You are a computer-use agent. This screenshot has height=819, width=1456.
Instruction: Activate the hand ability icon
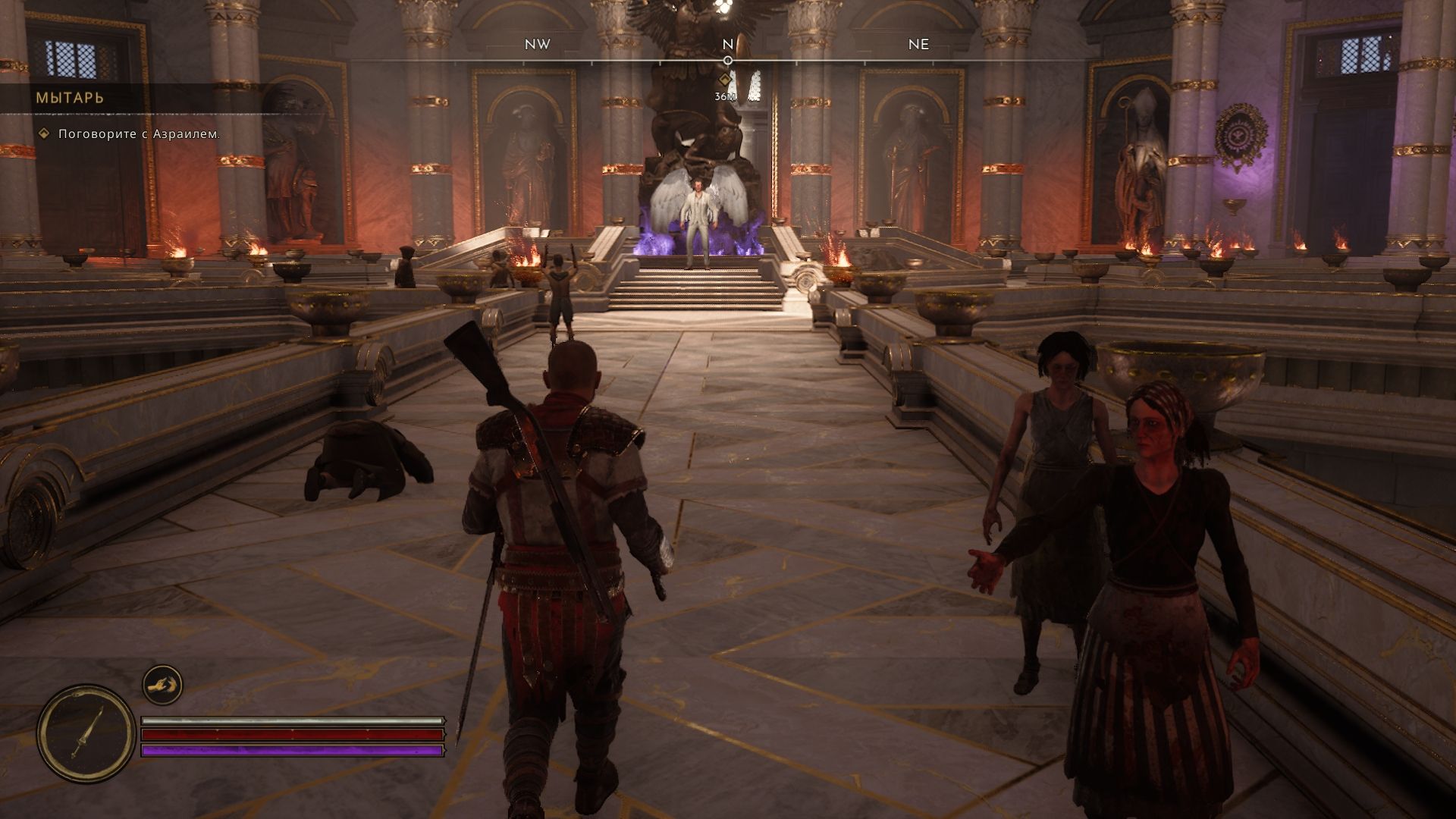[162, 686]
